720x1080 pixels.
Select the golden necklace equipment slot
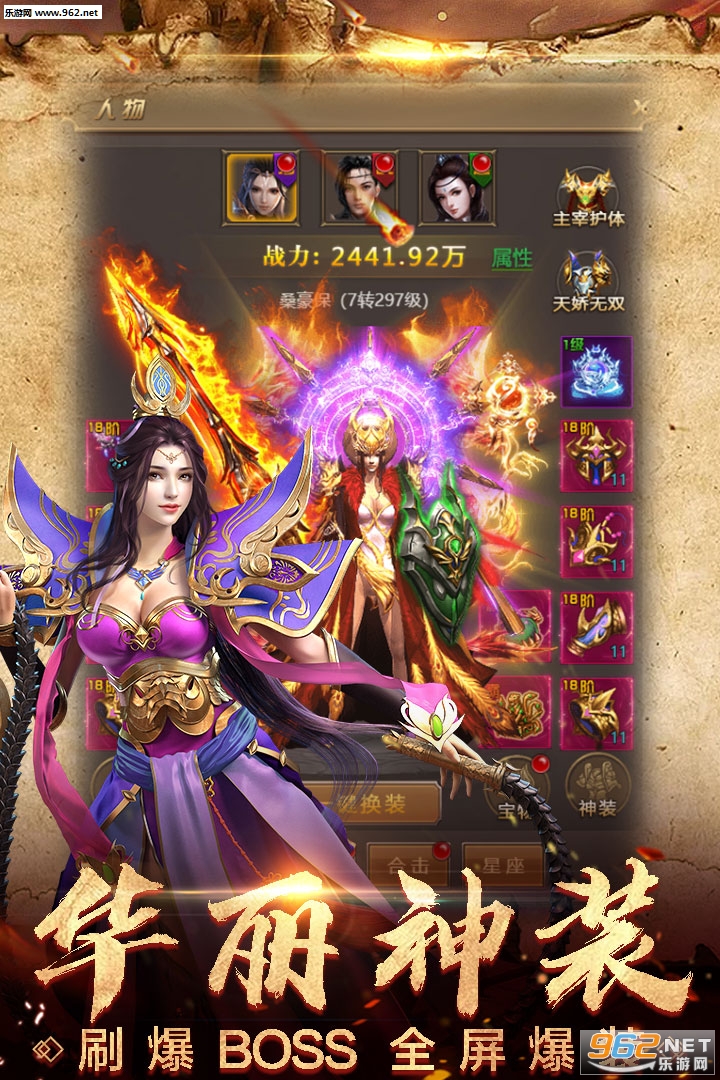[596, 542]
